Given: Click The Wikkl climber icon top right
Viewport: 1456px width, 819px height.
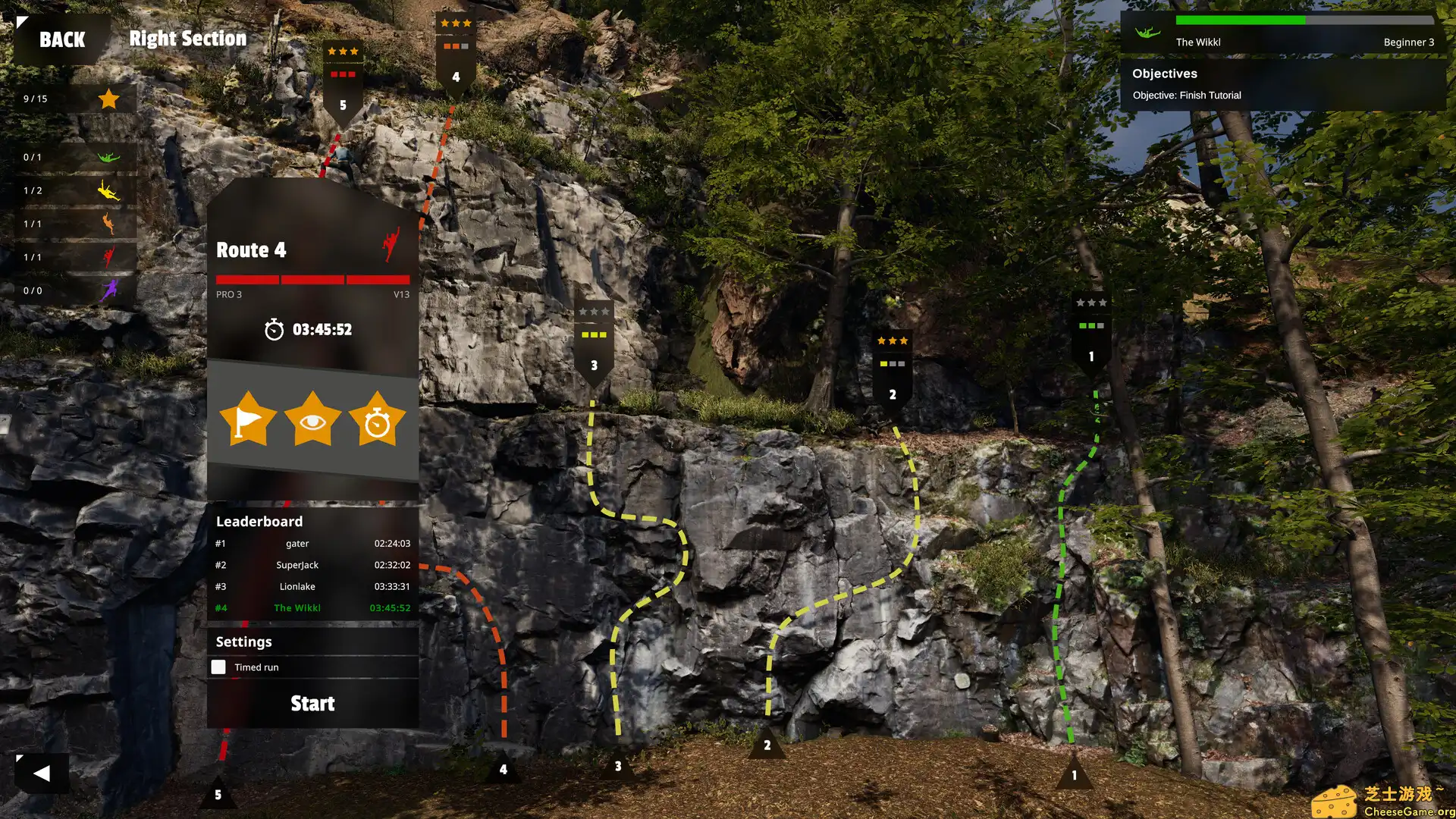Looking at the screenshot, I should click(x=1148, y=33).
